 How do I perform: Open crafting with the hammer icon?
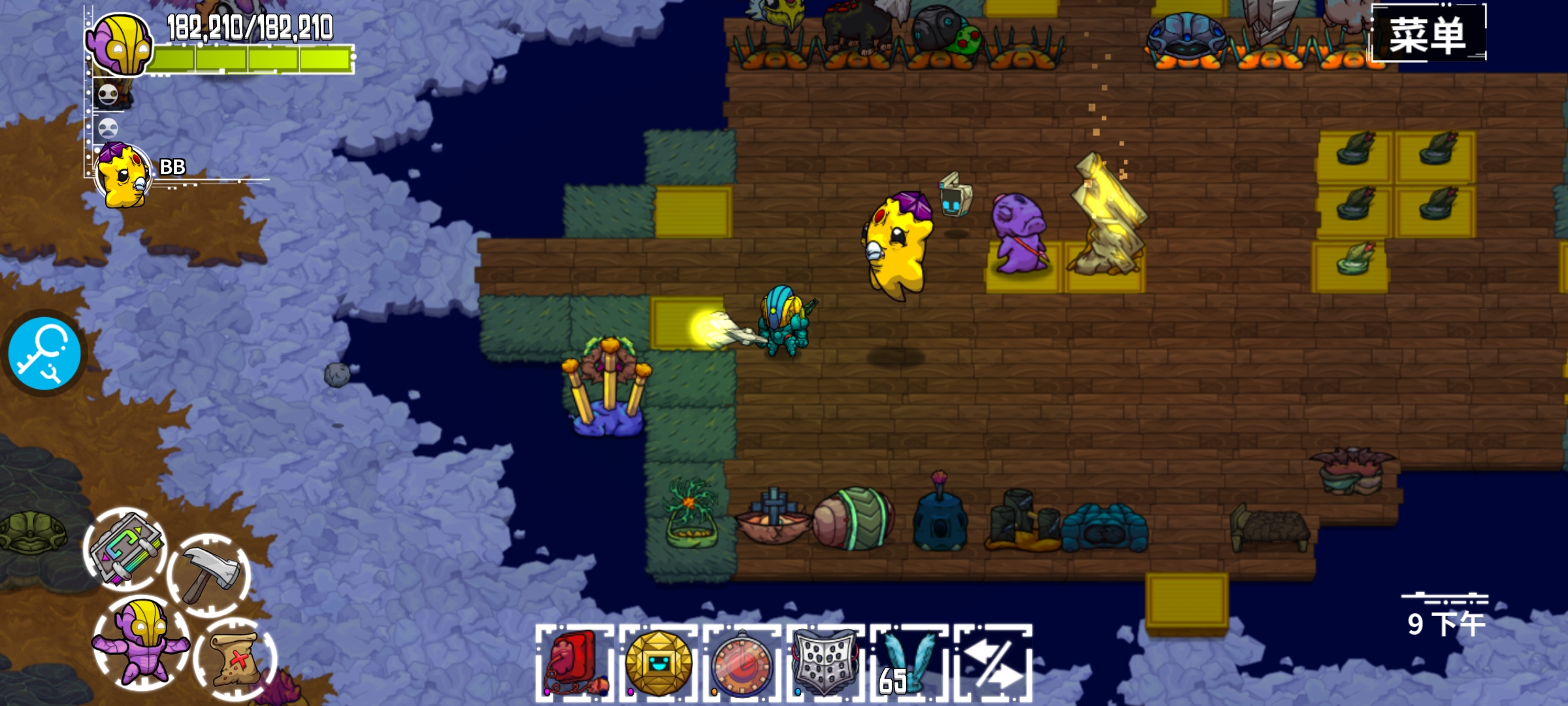point(209,575)
